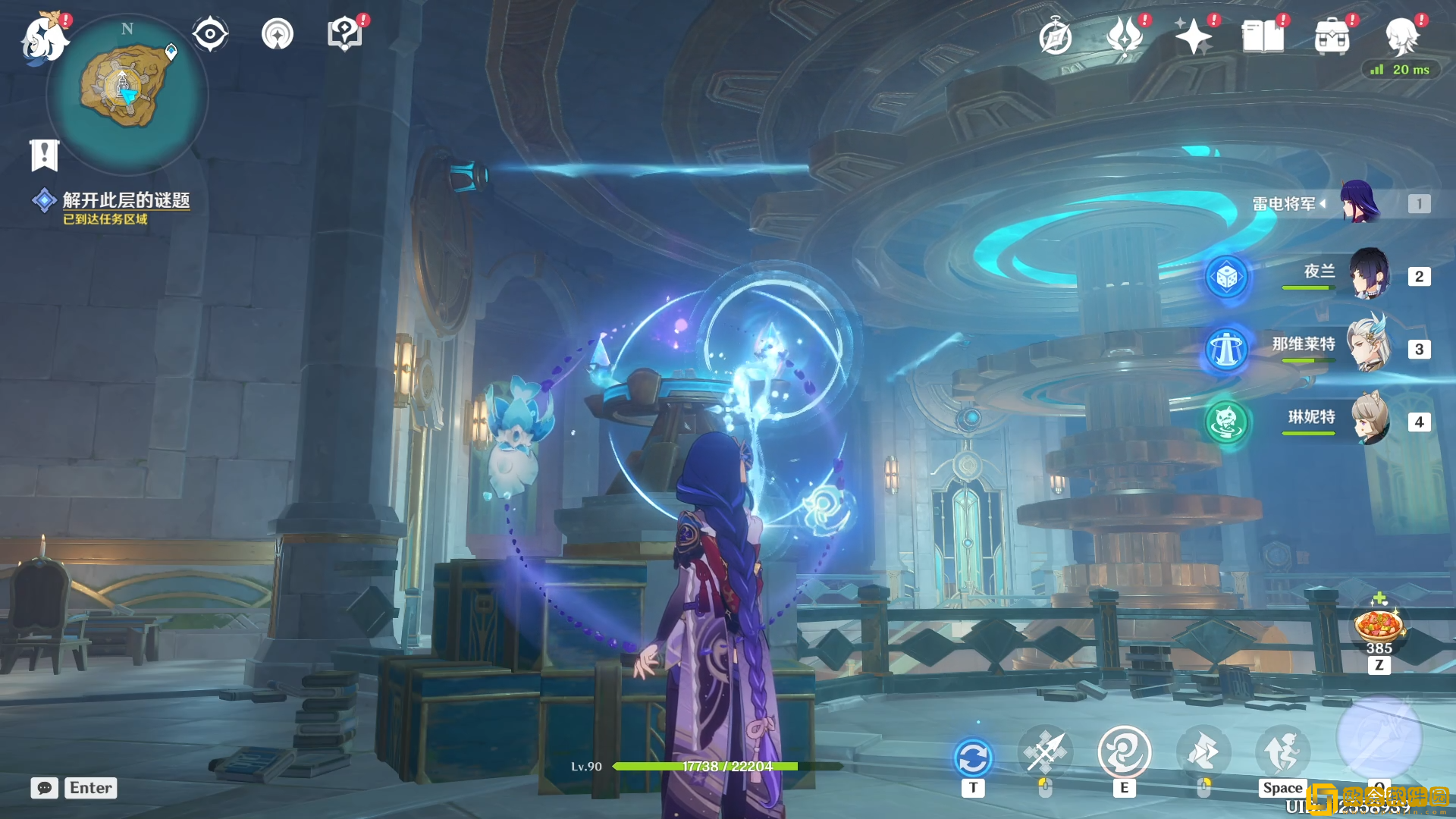This screenshot has height=819, width=1456.
Task: Select the tracked quest objective text
Action: pyautogui.click(x=126, y=200)
